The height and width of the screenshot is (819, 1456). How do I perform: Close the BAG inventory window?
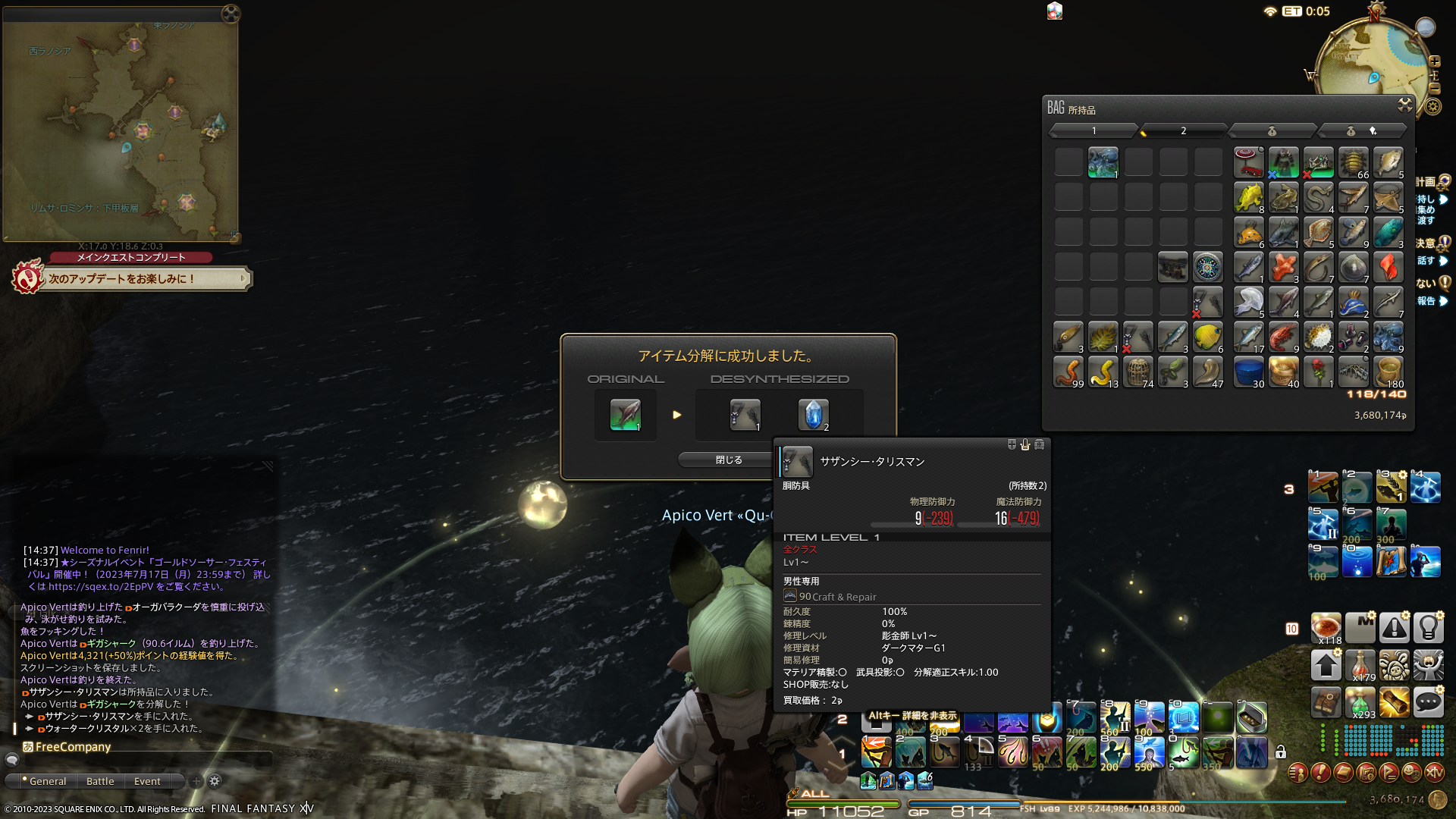1404,105
